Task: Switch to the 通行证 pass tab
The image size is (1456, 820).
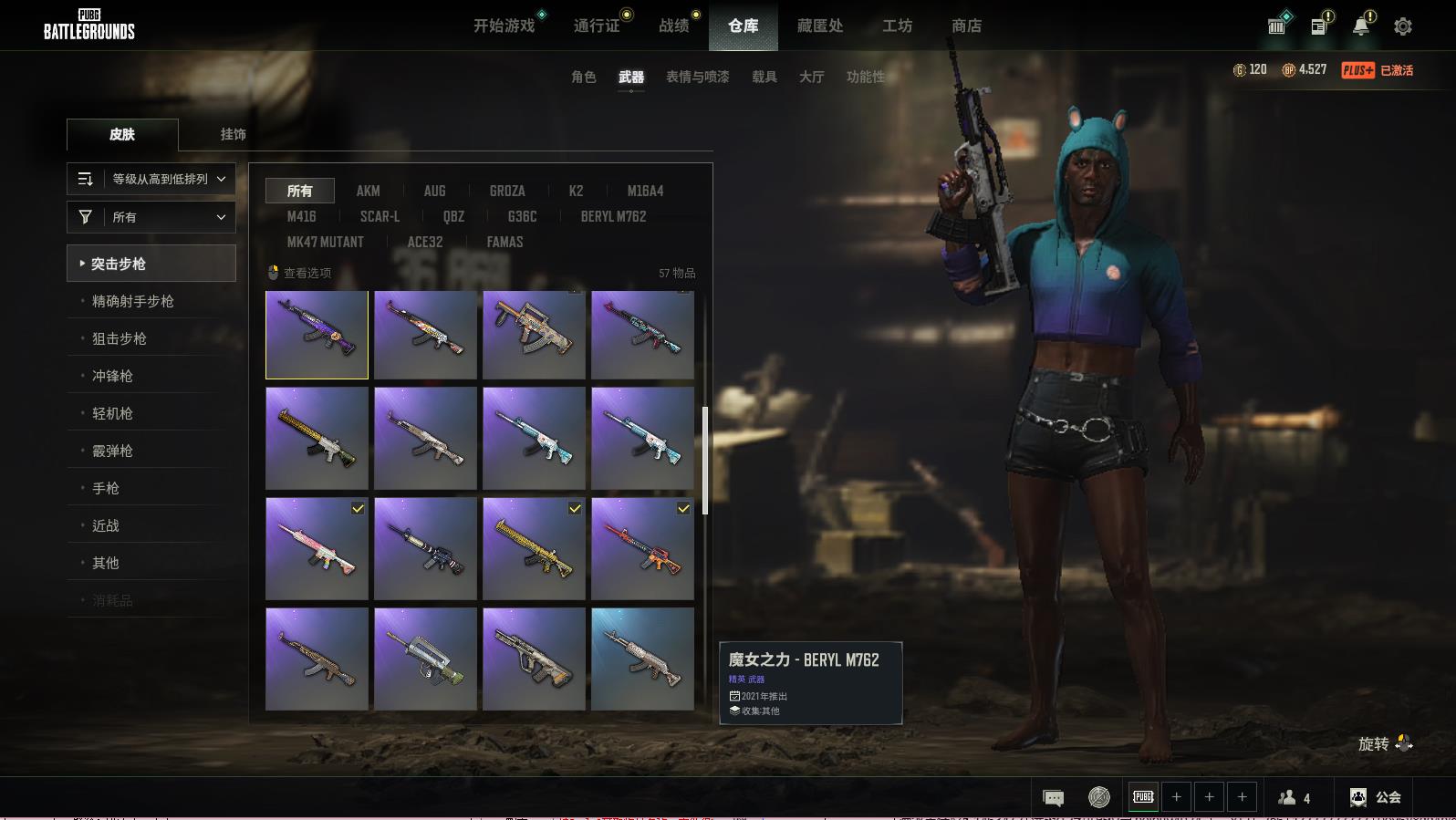Action: (597, 26)
